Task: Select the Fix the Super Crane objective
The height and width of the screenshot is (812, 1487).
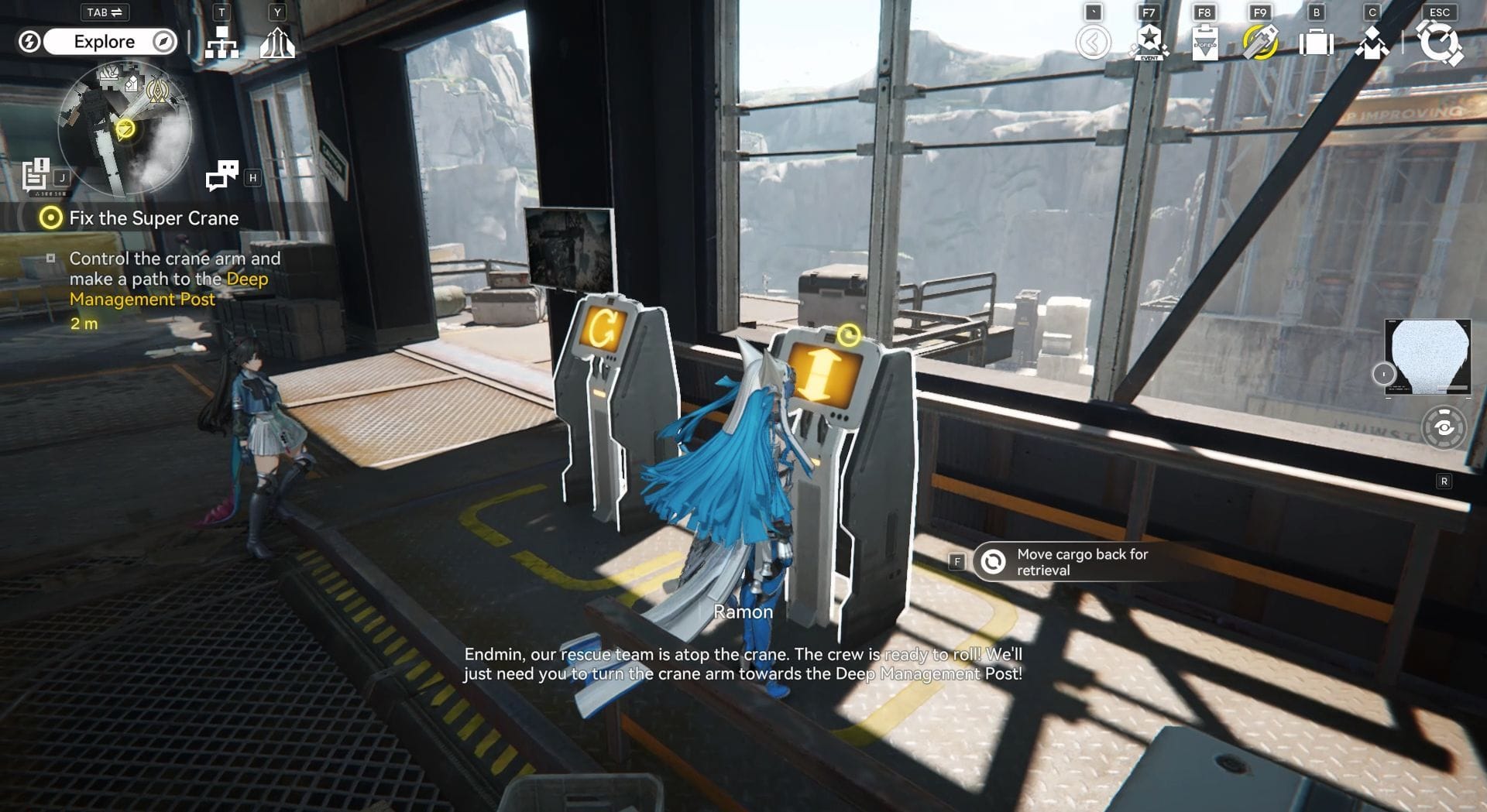Action: click(153, 218)
